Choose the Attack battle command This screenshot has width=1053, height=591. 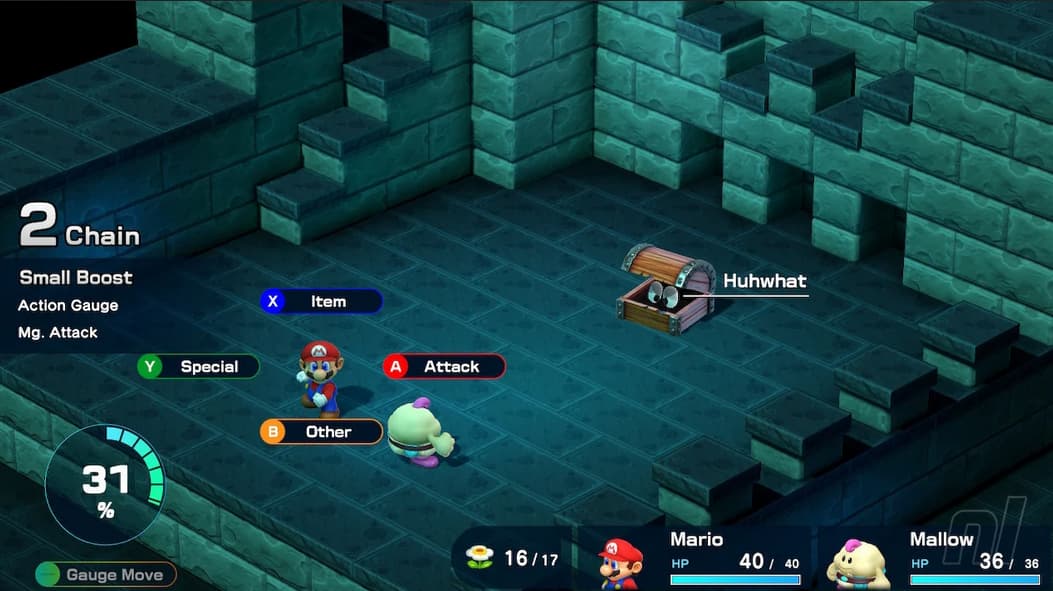[444, 367]
